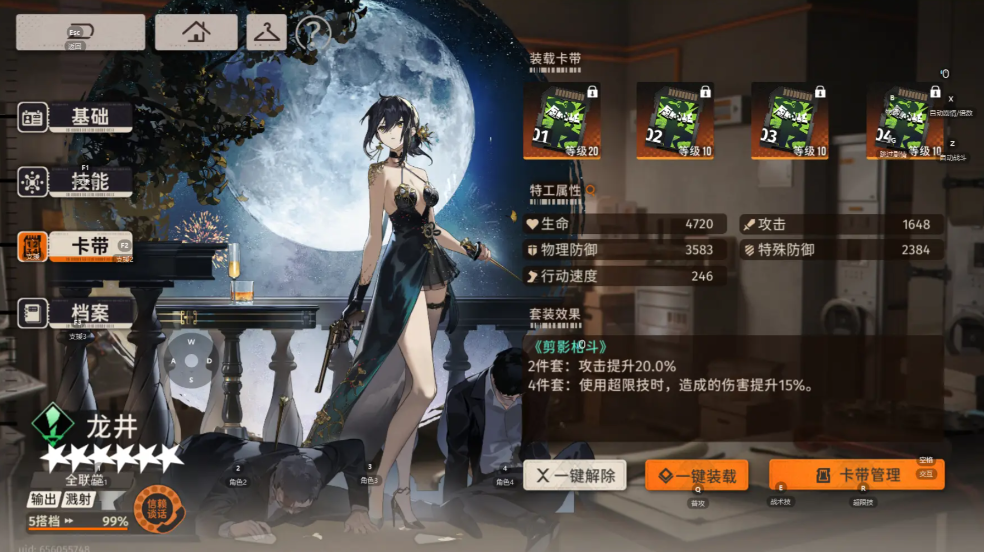Return to the home screen
Screen dimensions: 984x552
196,32
